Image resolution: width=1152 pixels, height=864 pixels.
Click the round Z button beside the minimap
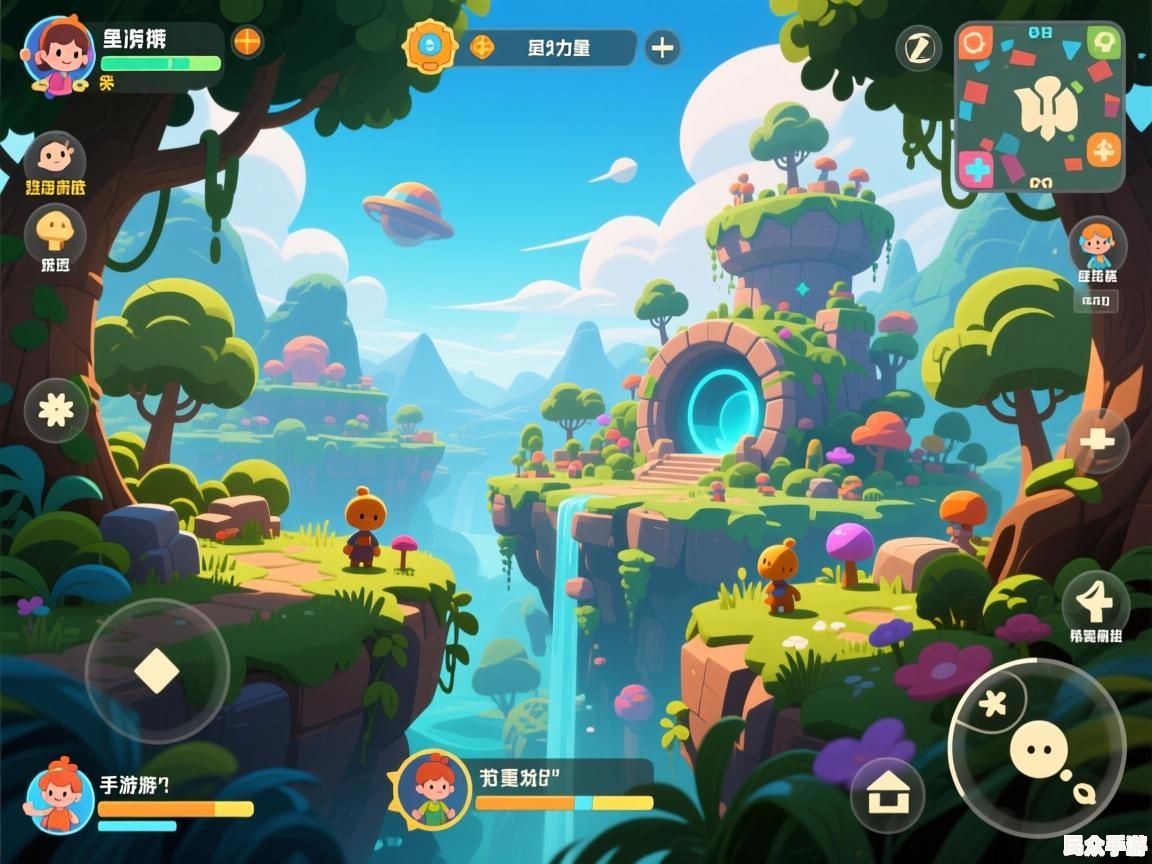(x=918, y=47)
